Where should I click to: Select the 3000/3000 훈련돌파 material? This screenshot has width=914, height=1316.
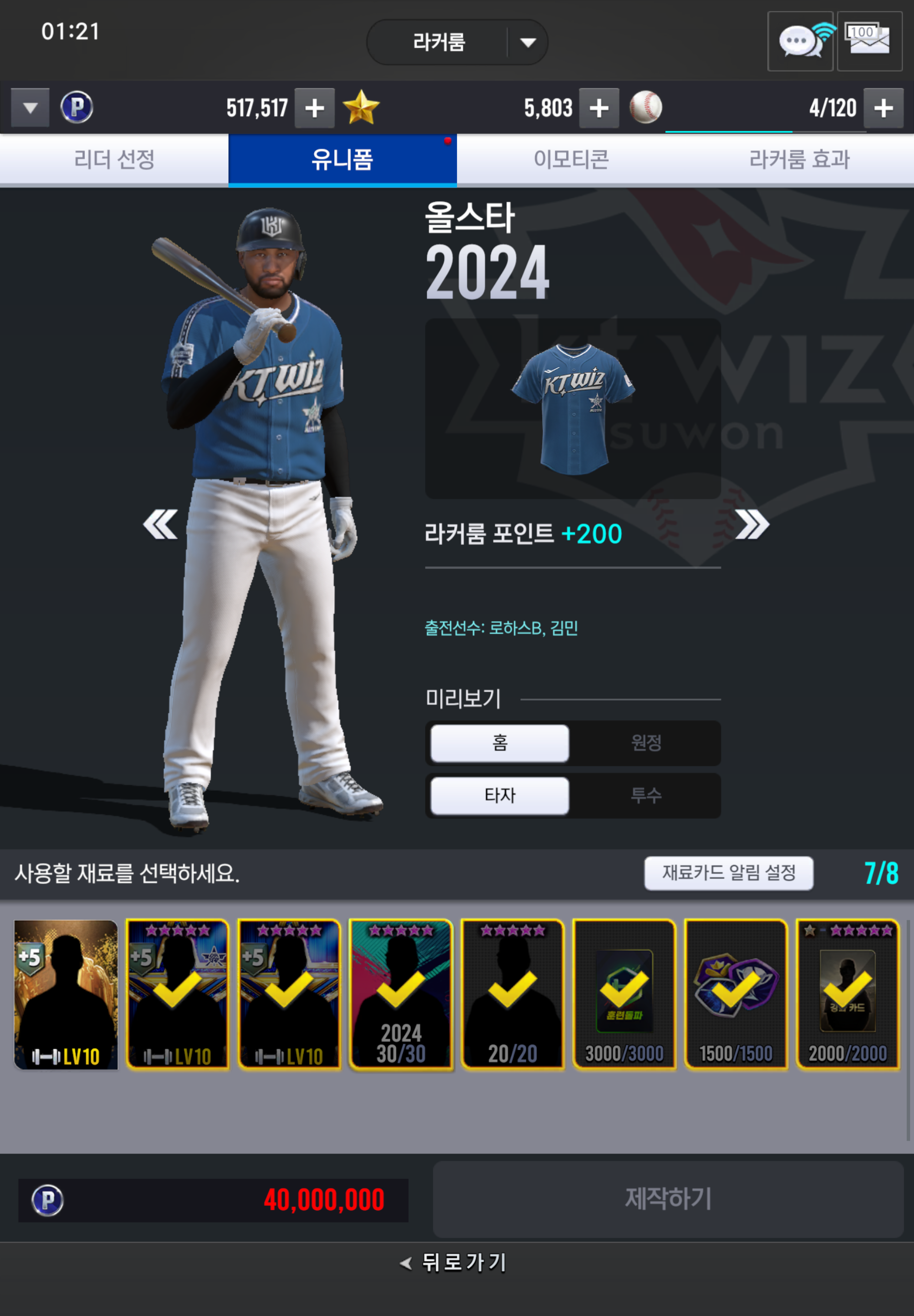tap(624, 994)
